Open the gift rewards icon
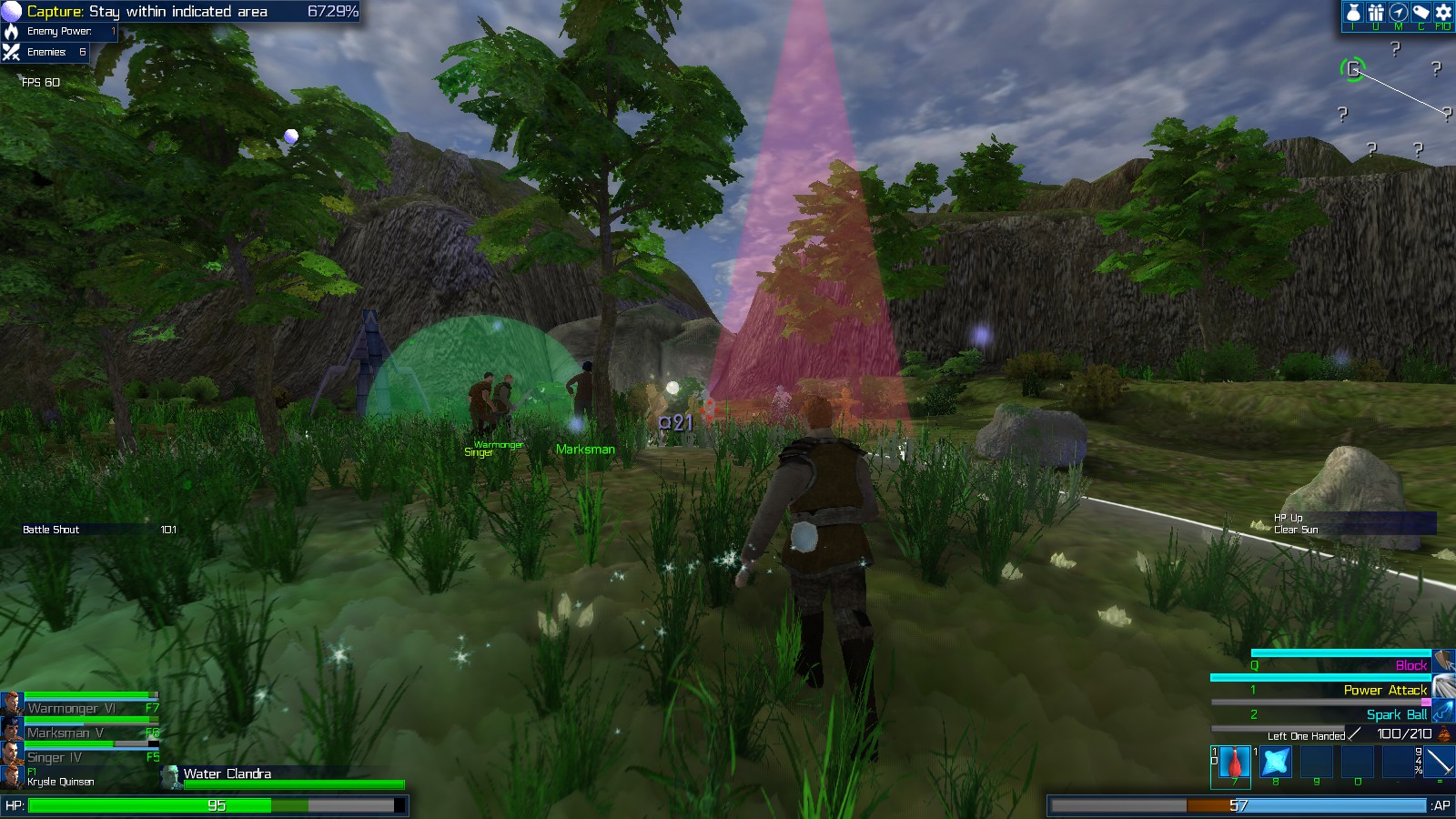 coord(1376,14)
